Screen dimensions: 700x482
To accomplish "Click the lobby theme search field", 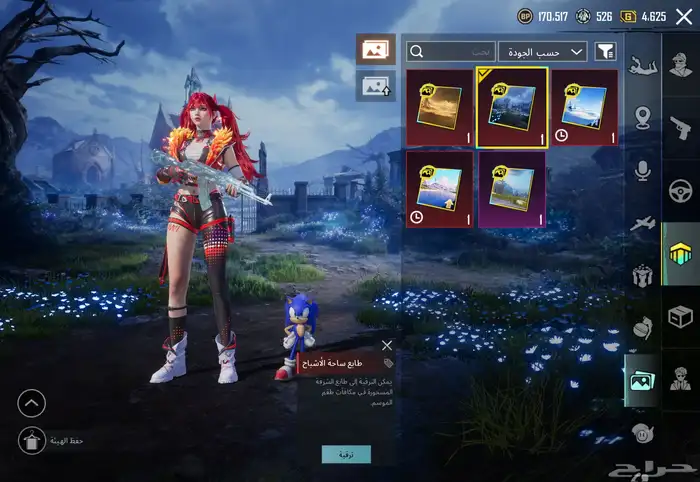I will pos(451,51).
